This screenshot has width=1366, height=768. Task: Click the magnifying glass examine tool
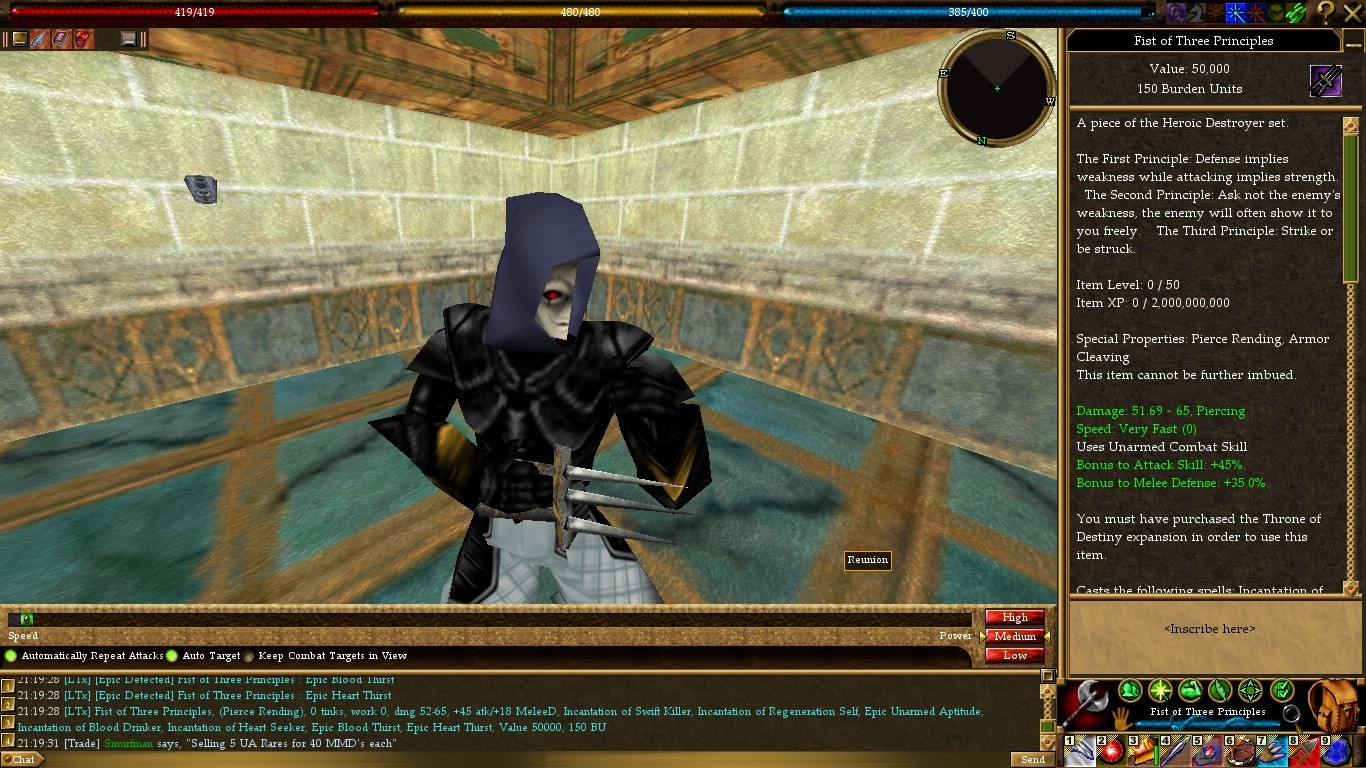pyautogui.click(x=1291, y=713)
